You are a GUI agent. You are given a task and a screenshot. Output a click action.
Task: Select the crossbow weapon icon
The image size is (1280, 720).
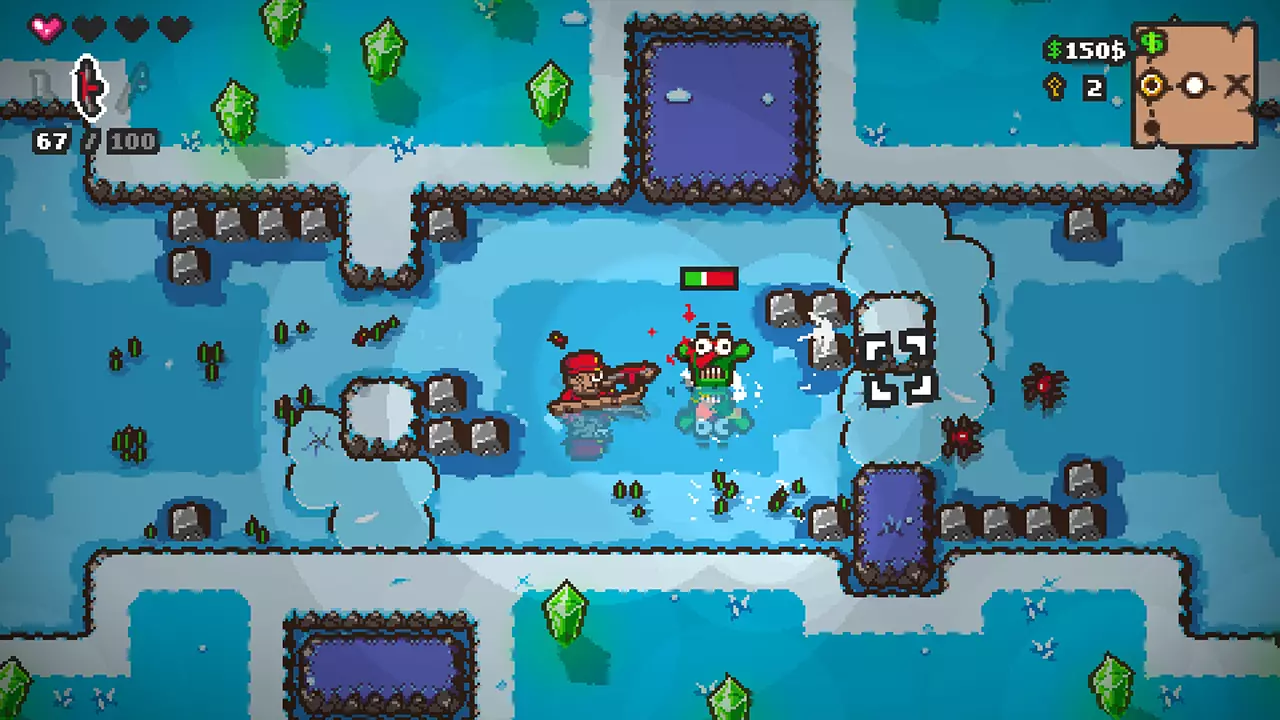coord(89,88)
